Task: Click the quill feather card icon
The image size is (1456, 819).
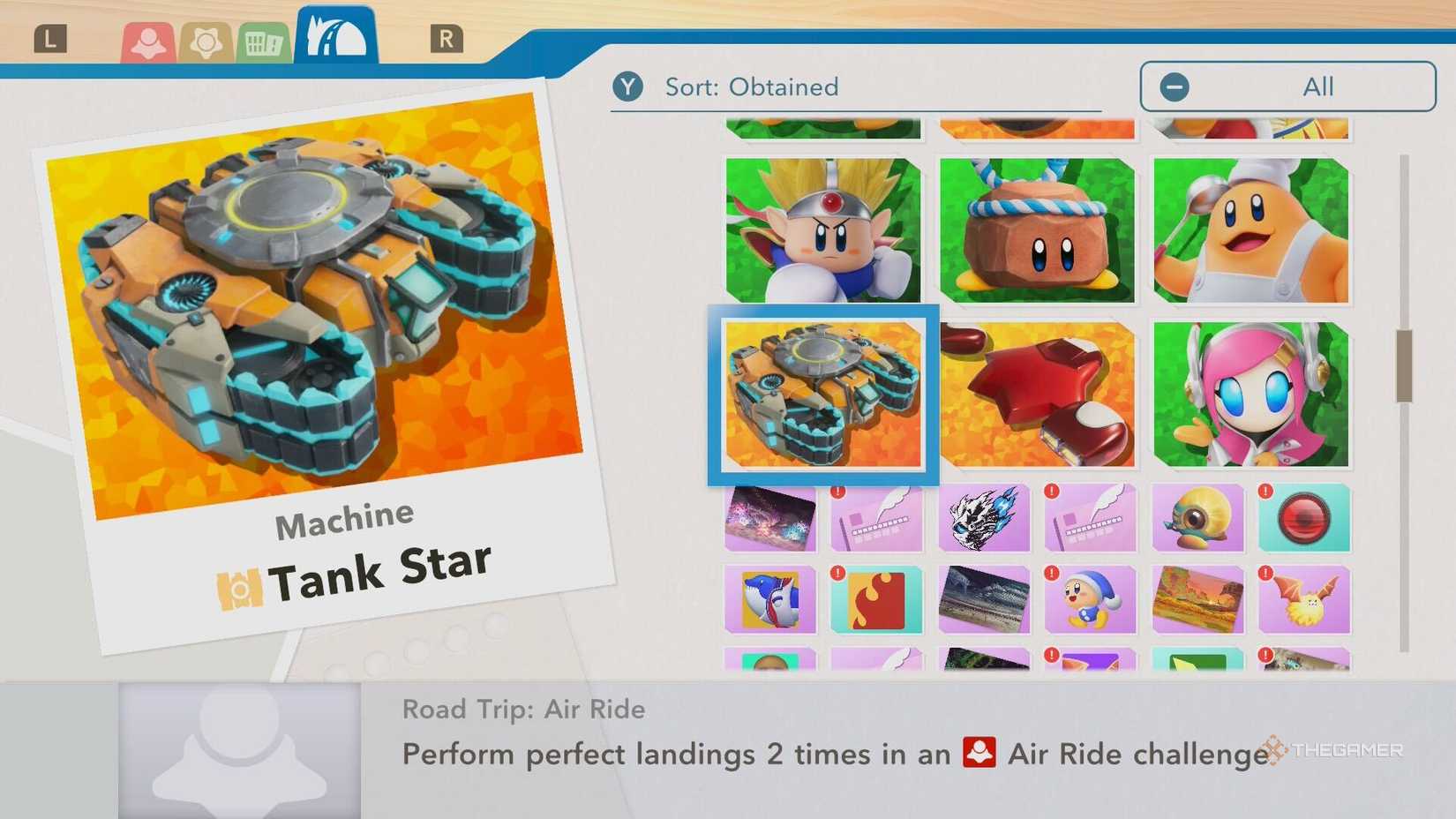Action: coord(876,519)
